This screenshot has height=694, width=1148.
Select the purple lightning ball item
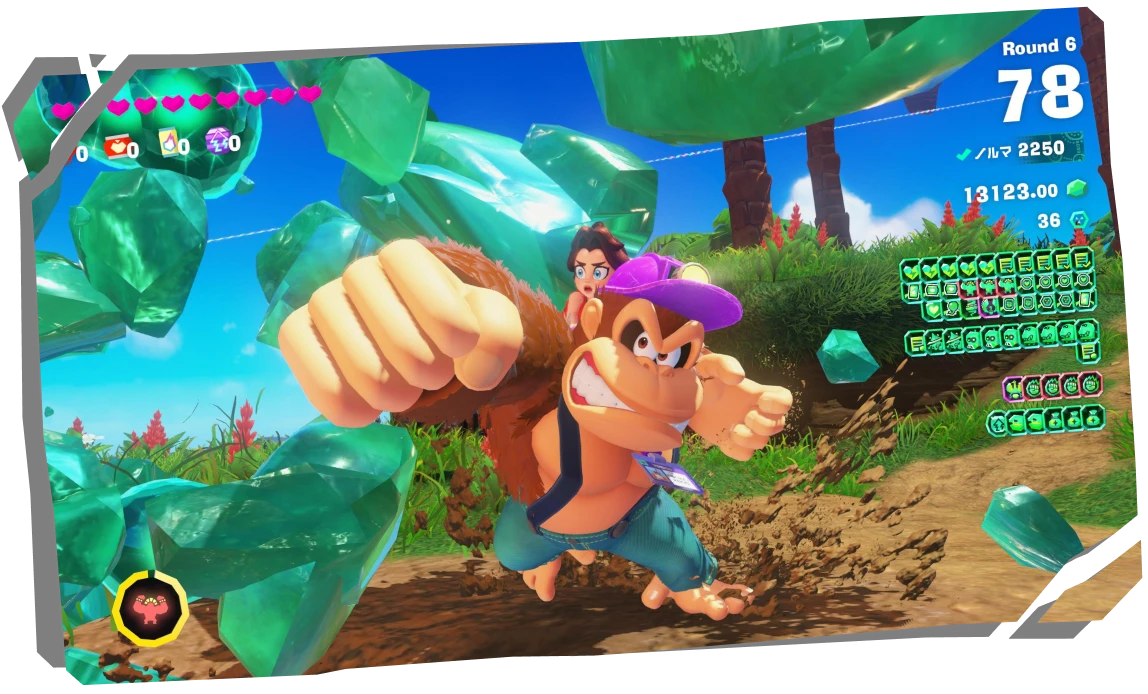218,141
